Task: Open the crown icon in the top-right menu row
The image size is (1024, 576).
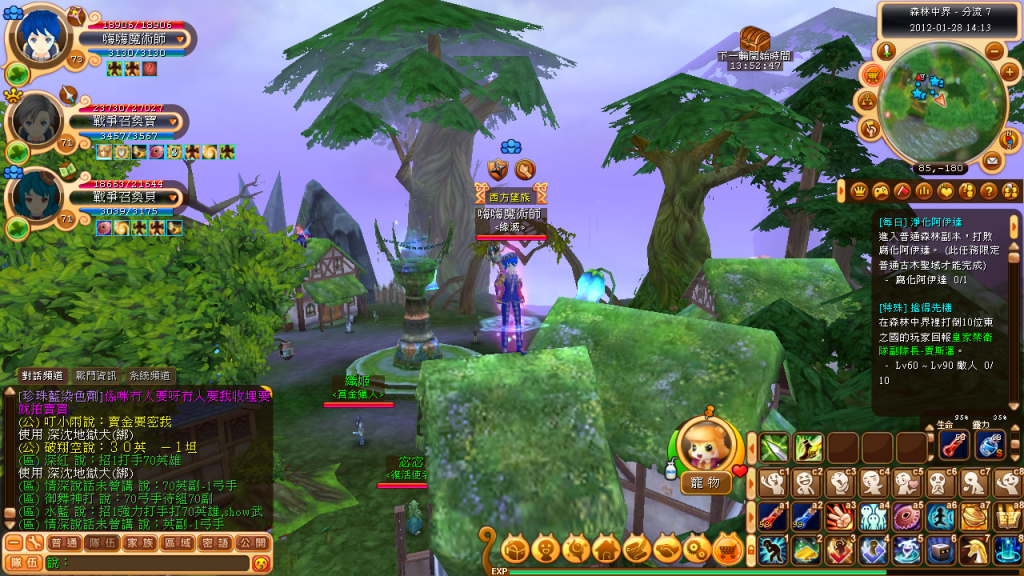Action: tap(858, 190)
